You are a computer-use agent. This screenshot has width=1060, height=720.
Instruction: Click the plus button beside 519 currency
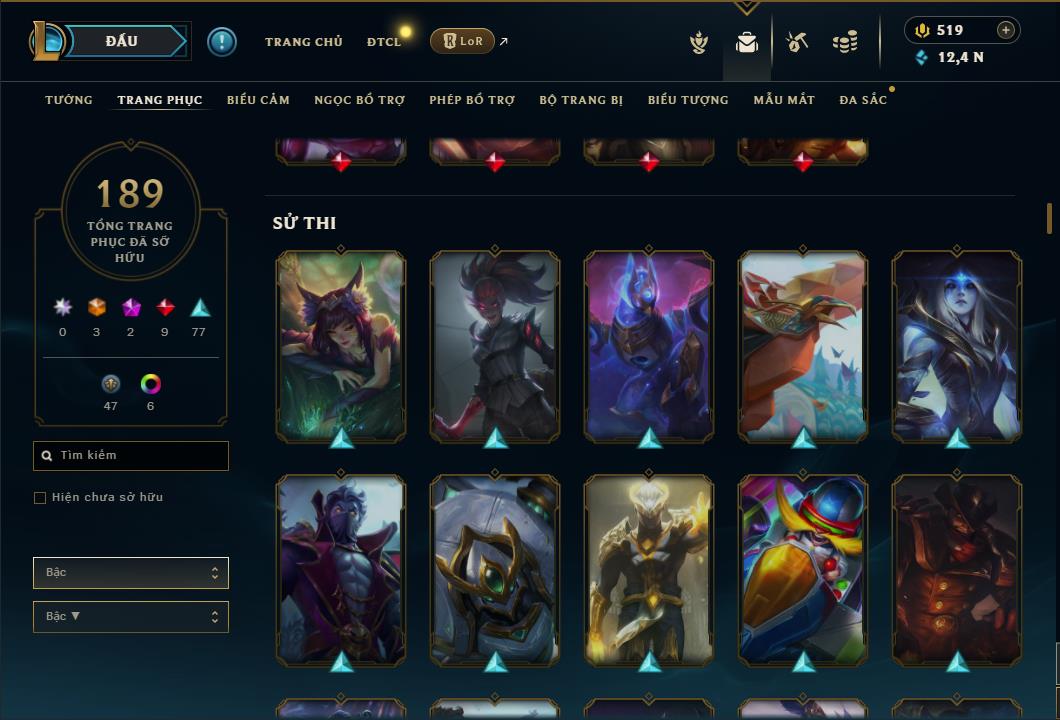click(x=1006, y=31)
